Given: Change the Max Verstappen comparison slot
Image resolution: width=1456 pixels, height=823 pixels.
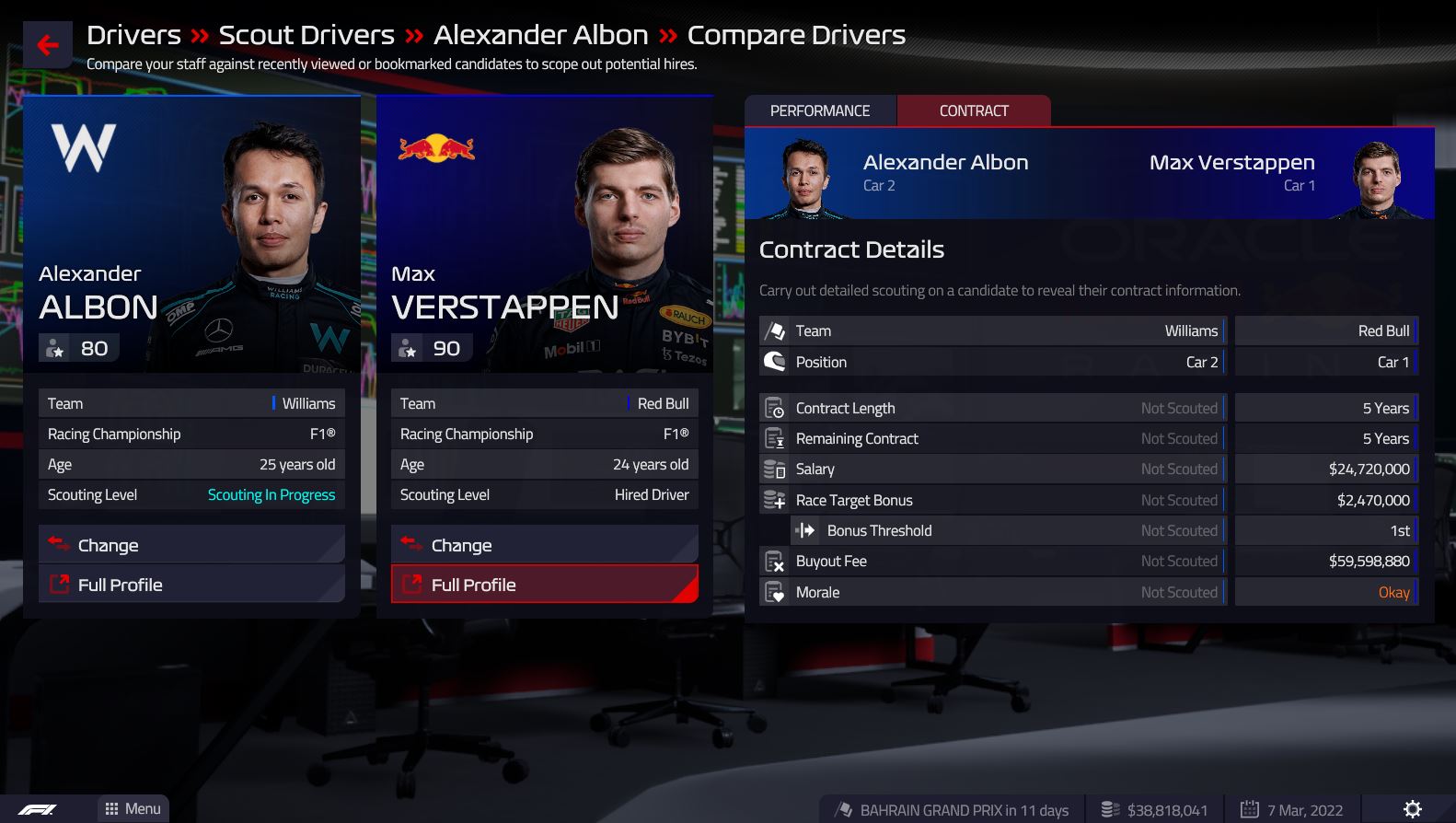Looking at the screenshot, I should pyautogui.click(x=544, y=545).
